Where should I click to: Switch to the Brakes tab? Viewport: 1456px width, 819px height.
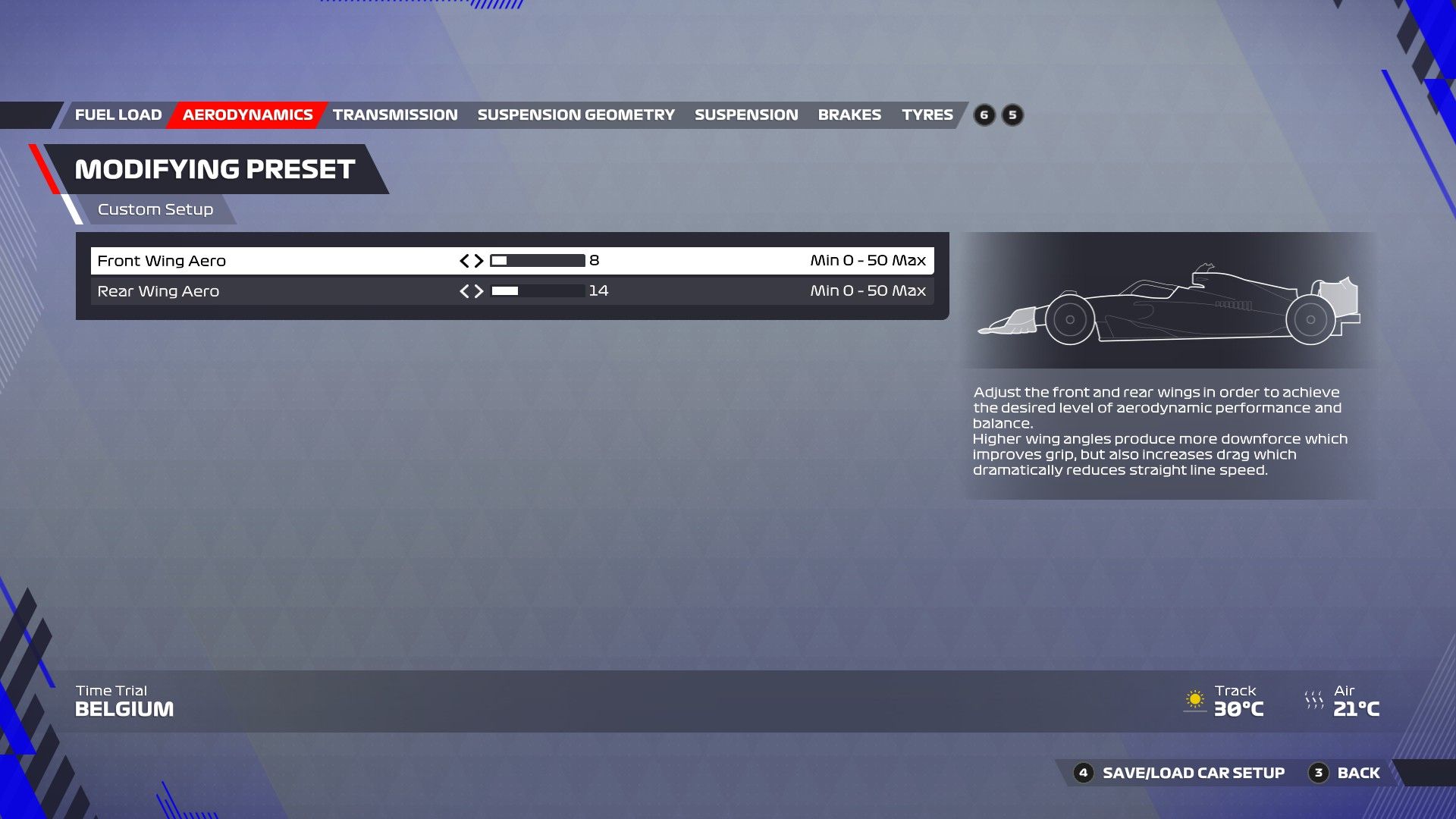pyautogui.click(x=849, y=115)
